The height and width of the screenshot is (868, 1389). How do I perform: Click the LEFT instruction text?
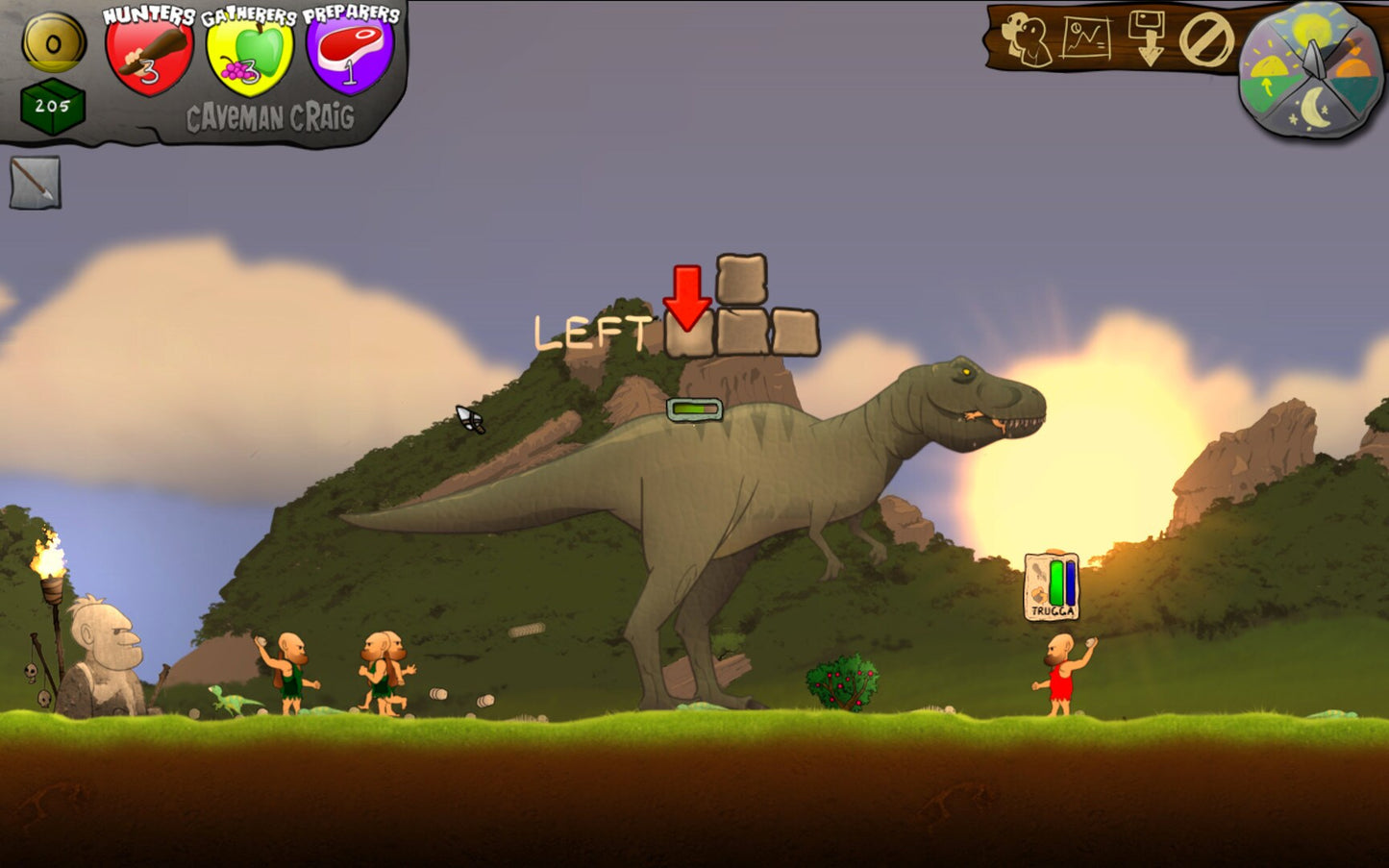pos(593,331)
